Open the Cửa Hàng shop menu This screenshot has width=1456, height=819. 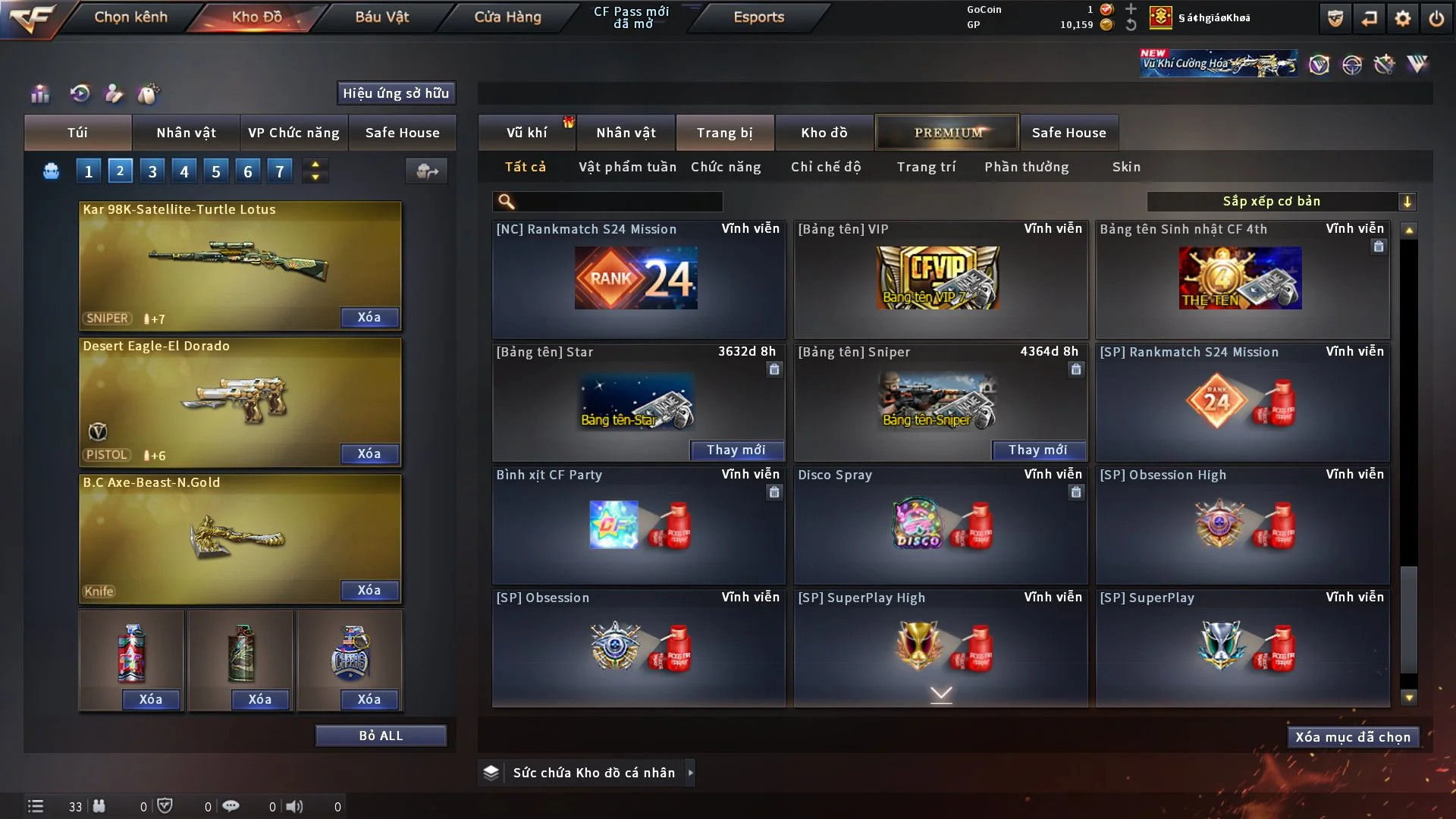[507, 17]
